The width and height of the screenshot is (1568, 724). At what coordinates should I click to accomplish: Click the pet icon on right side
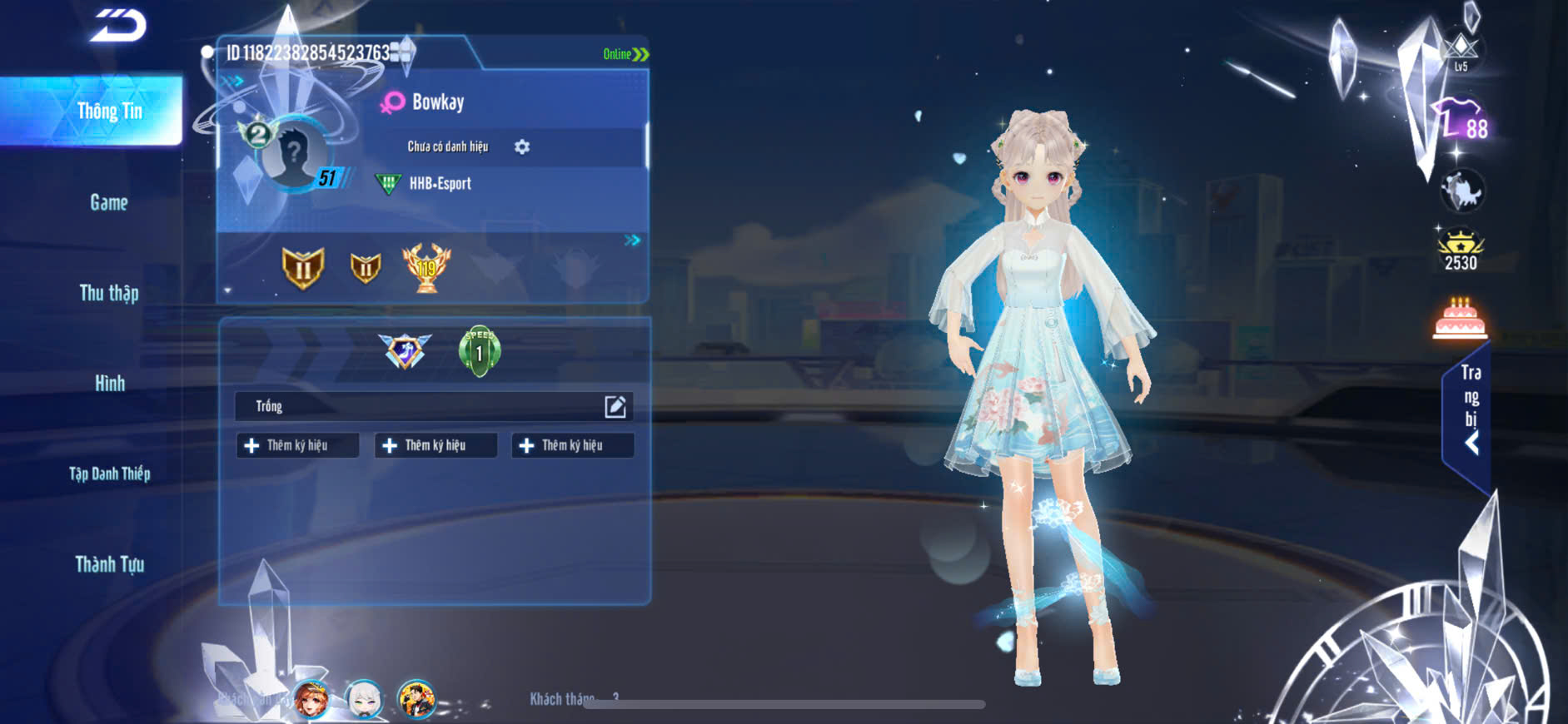[1462, 190]
